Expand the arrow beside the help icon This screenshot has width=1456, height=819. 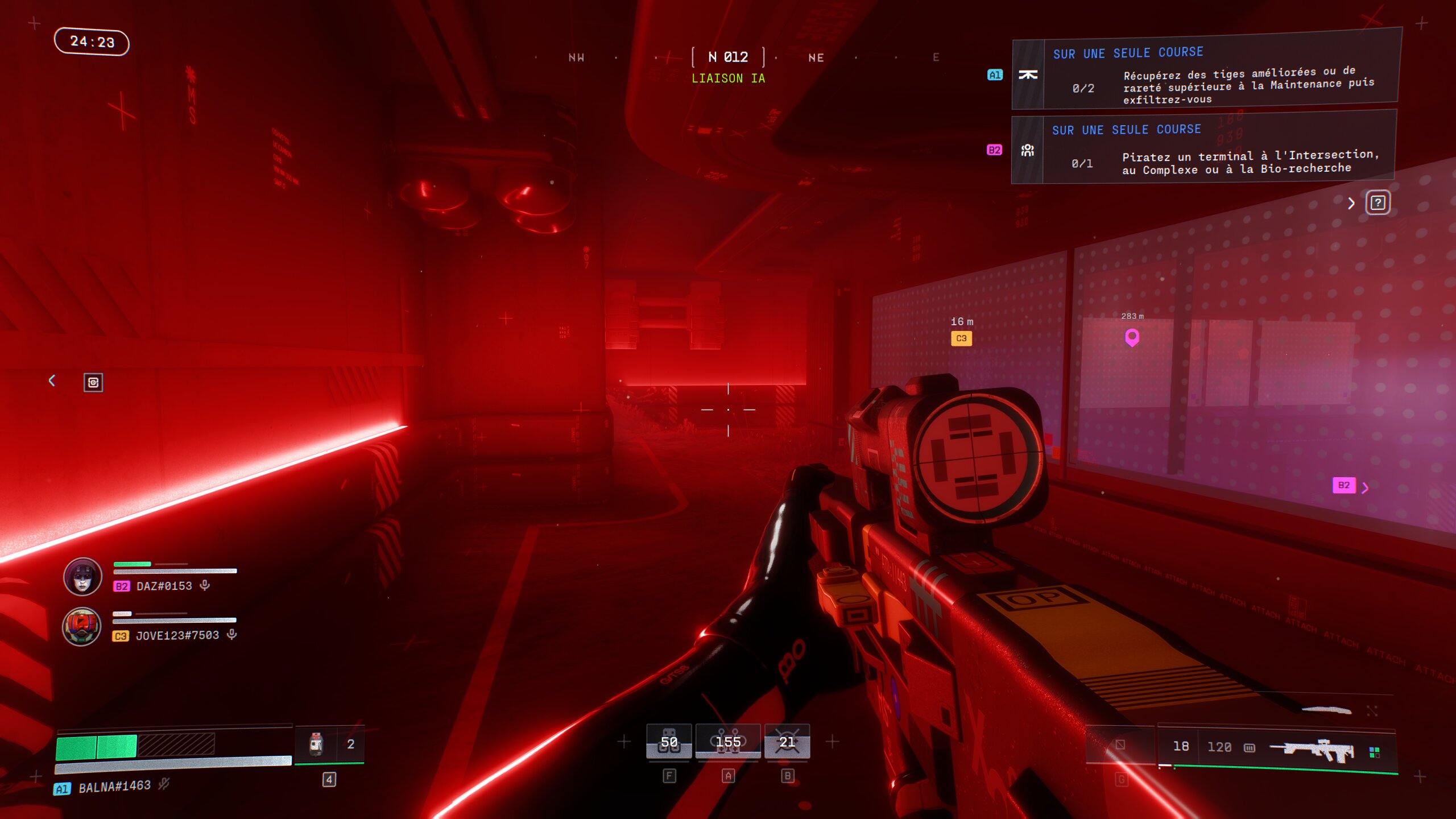1351,203
